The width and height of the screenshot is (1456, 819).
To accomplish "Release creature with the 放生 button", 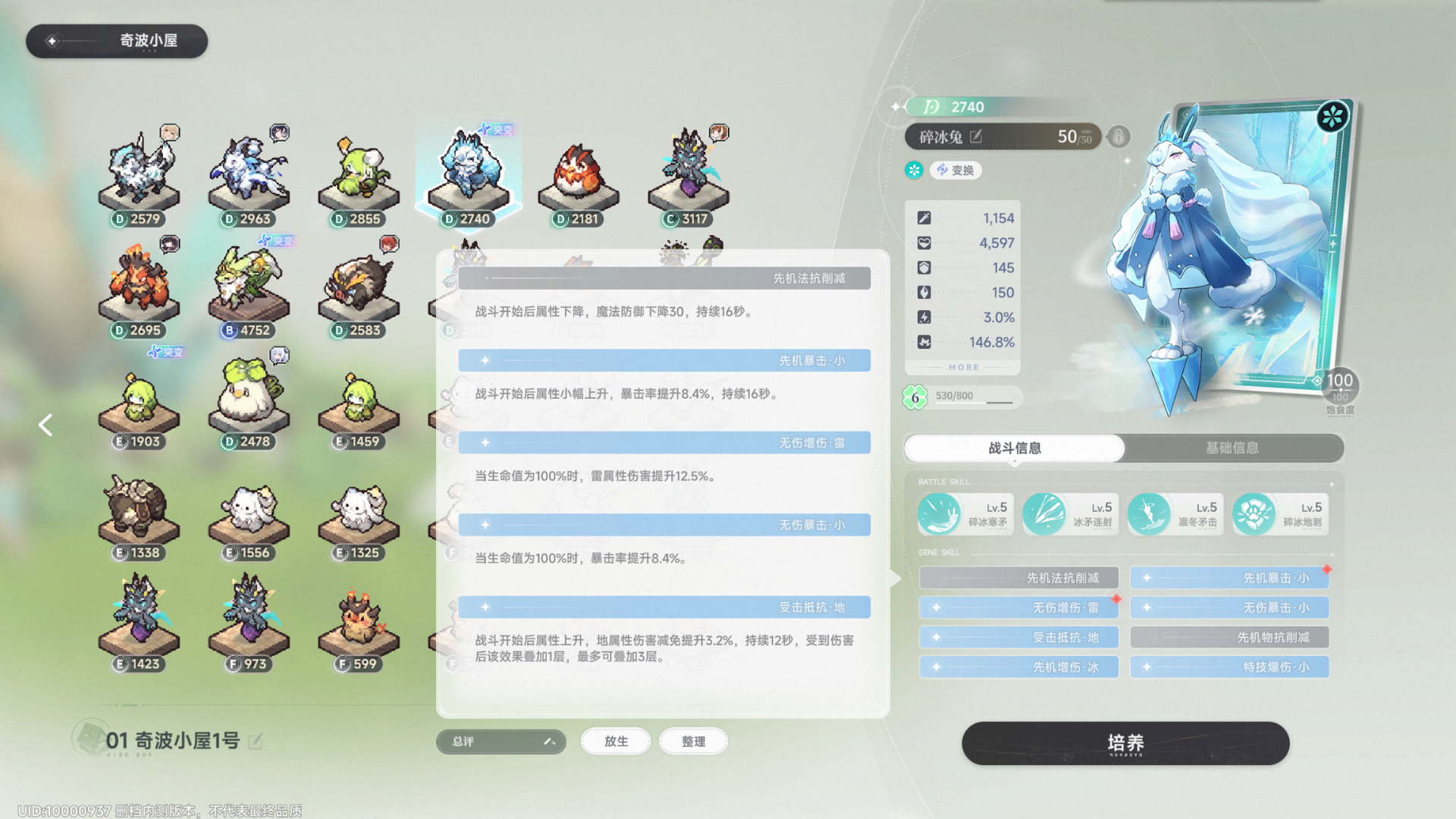I will 616,742.
